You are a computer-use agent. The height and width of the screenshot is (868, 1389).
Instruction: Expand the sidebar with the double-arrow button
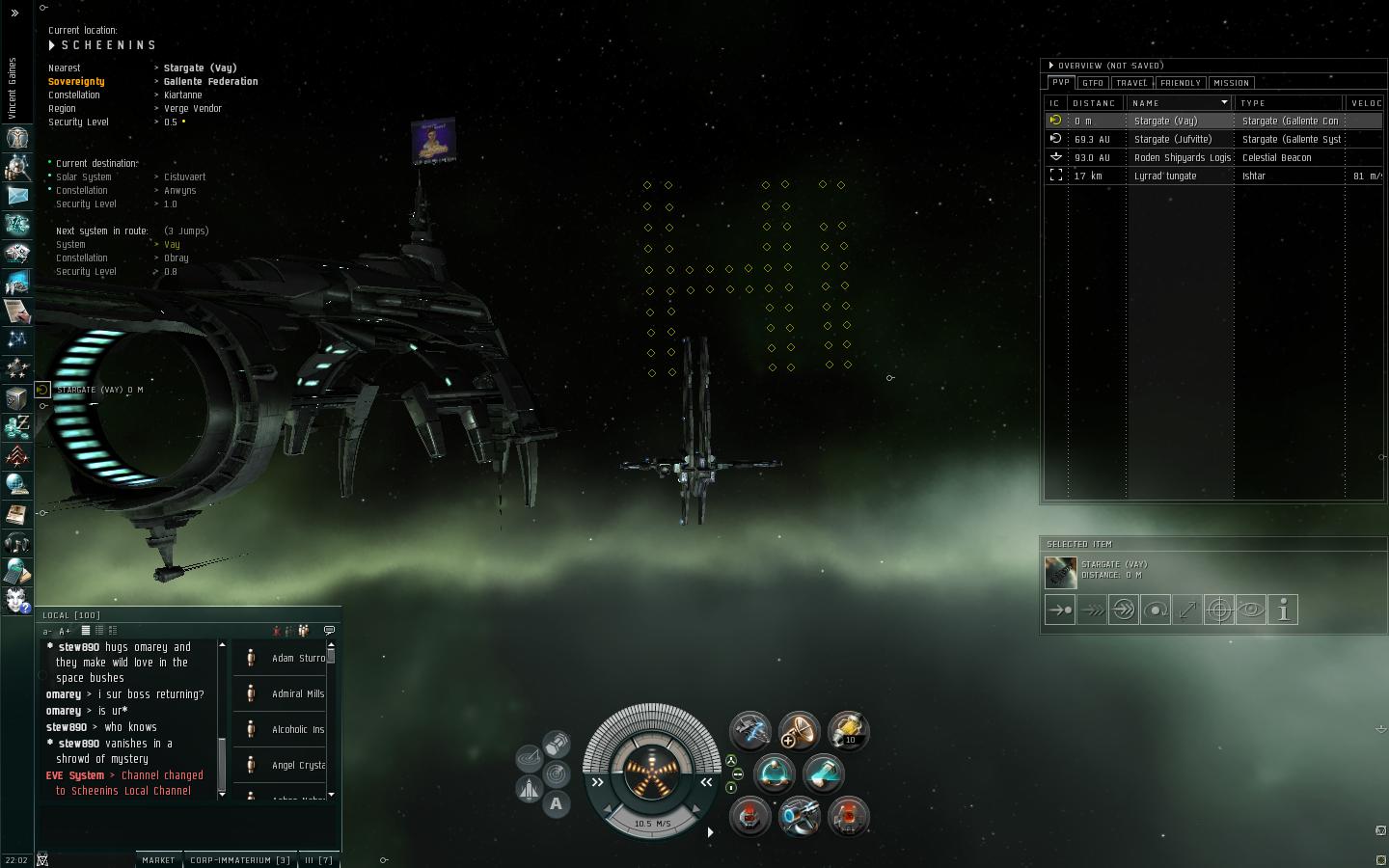click(x=14, y=13)
